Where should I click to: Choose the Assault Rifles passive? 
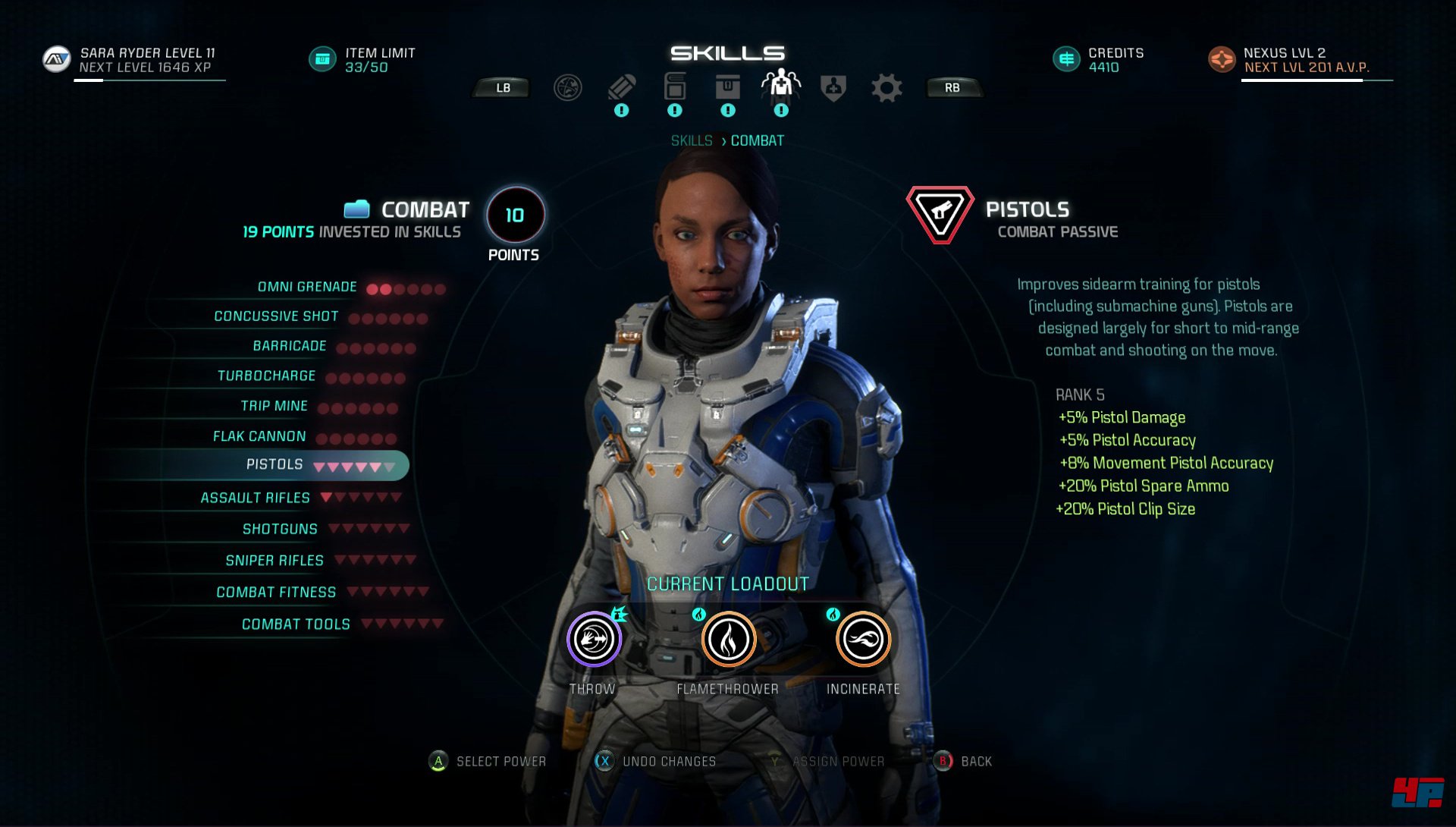pos(255,498)
